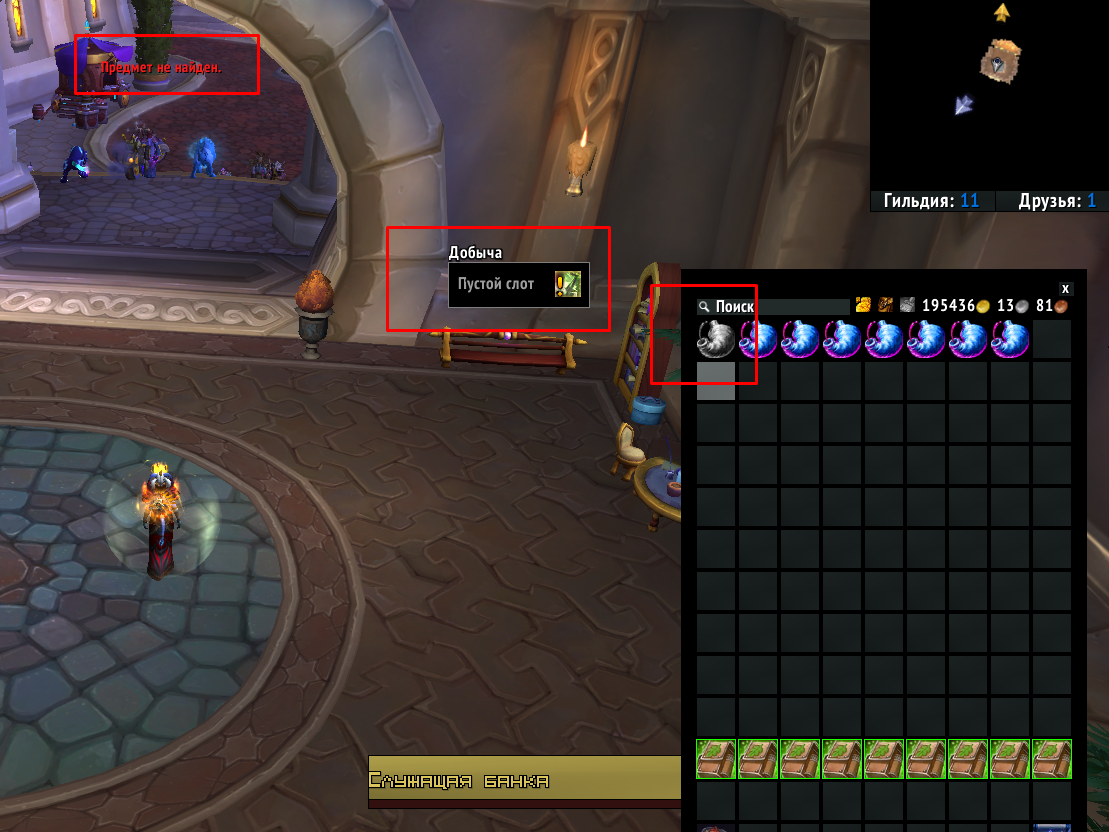Select the highlighted light-grey bag slot

(x=716, y=382)
